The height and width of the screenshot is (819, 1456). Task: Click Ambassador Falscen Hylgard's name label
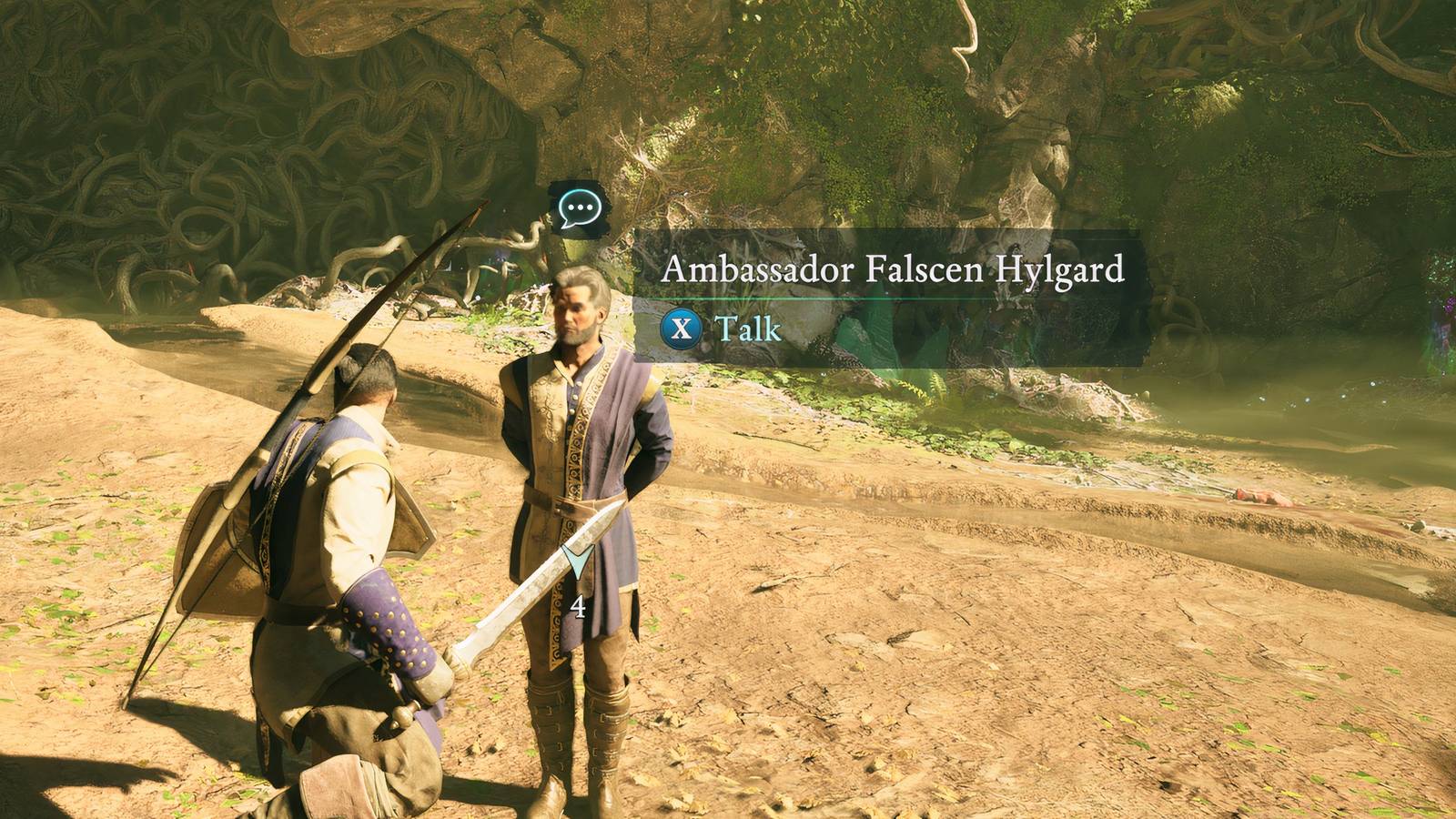click(x=895, y=269)
